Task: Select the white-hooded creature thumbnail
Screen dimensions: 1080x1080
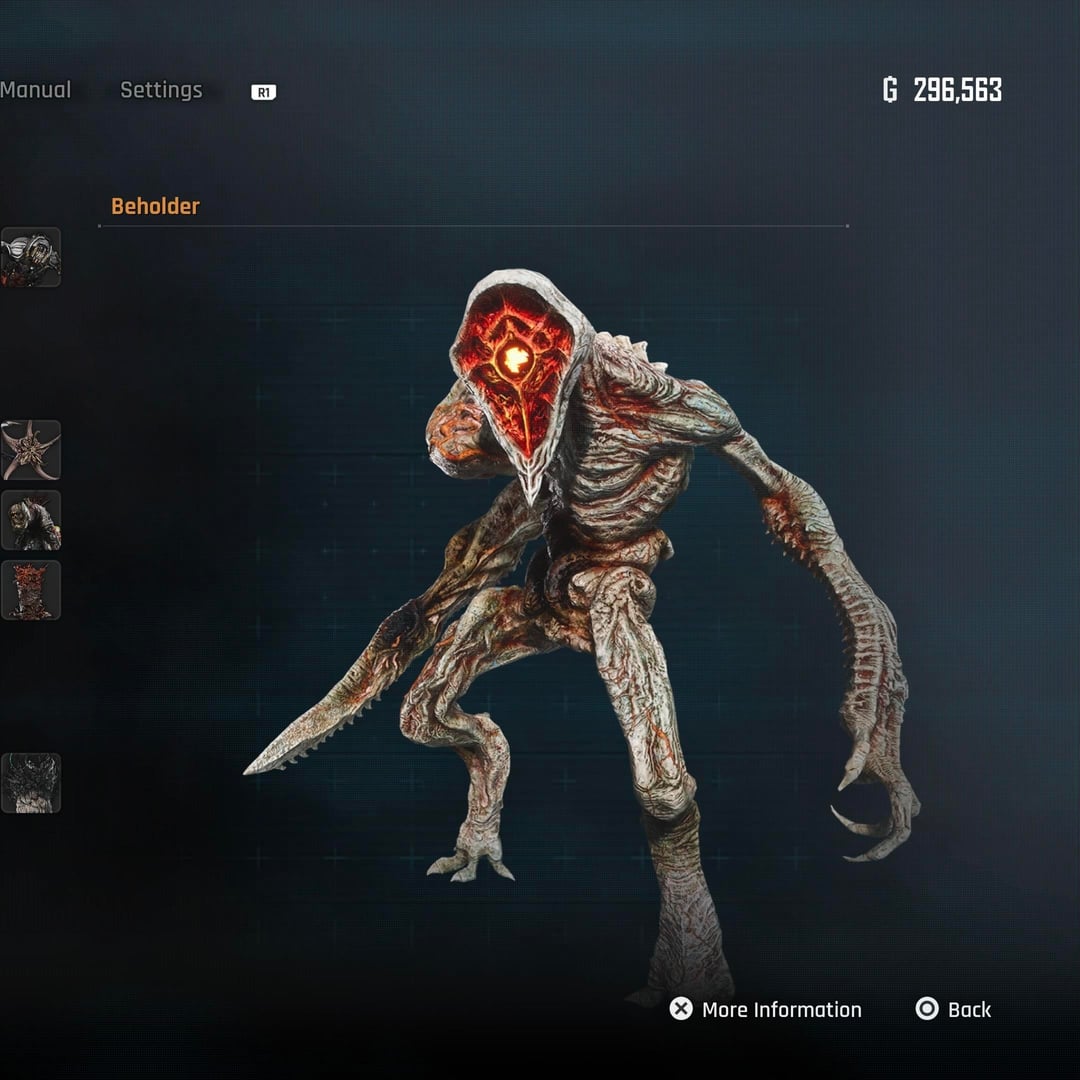Action: coord(31,258)
